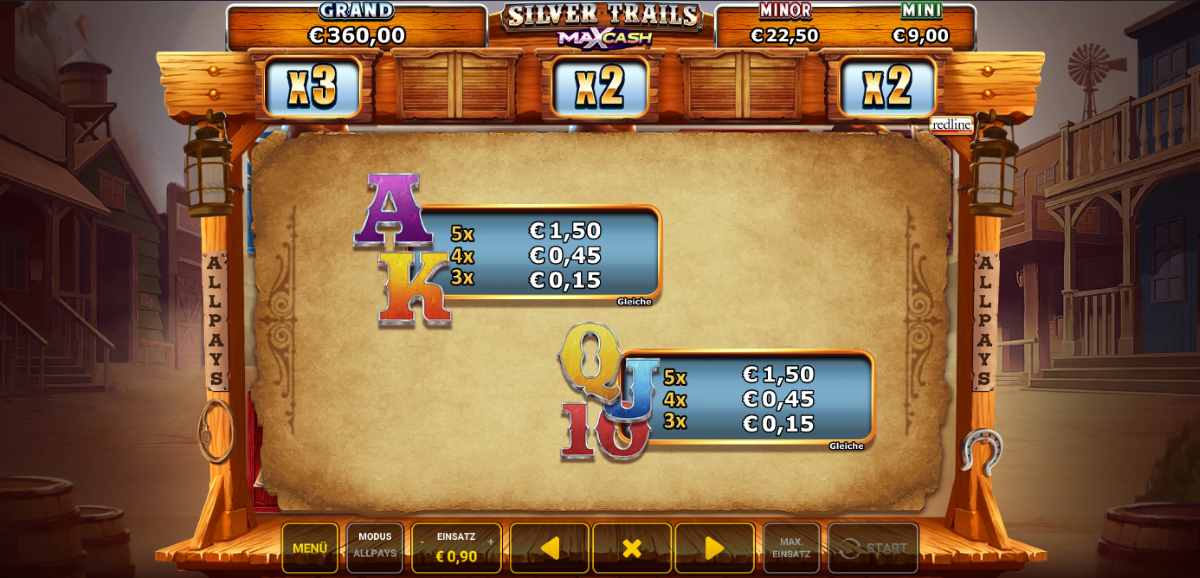Viewport: 1200px width, 578px height.
Task: Select the Max. Einsatz button
Action: [x=791, y=548]
